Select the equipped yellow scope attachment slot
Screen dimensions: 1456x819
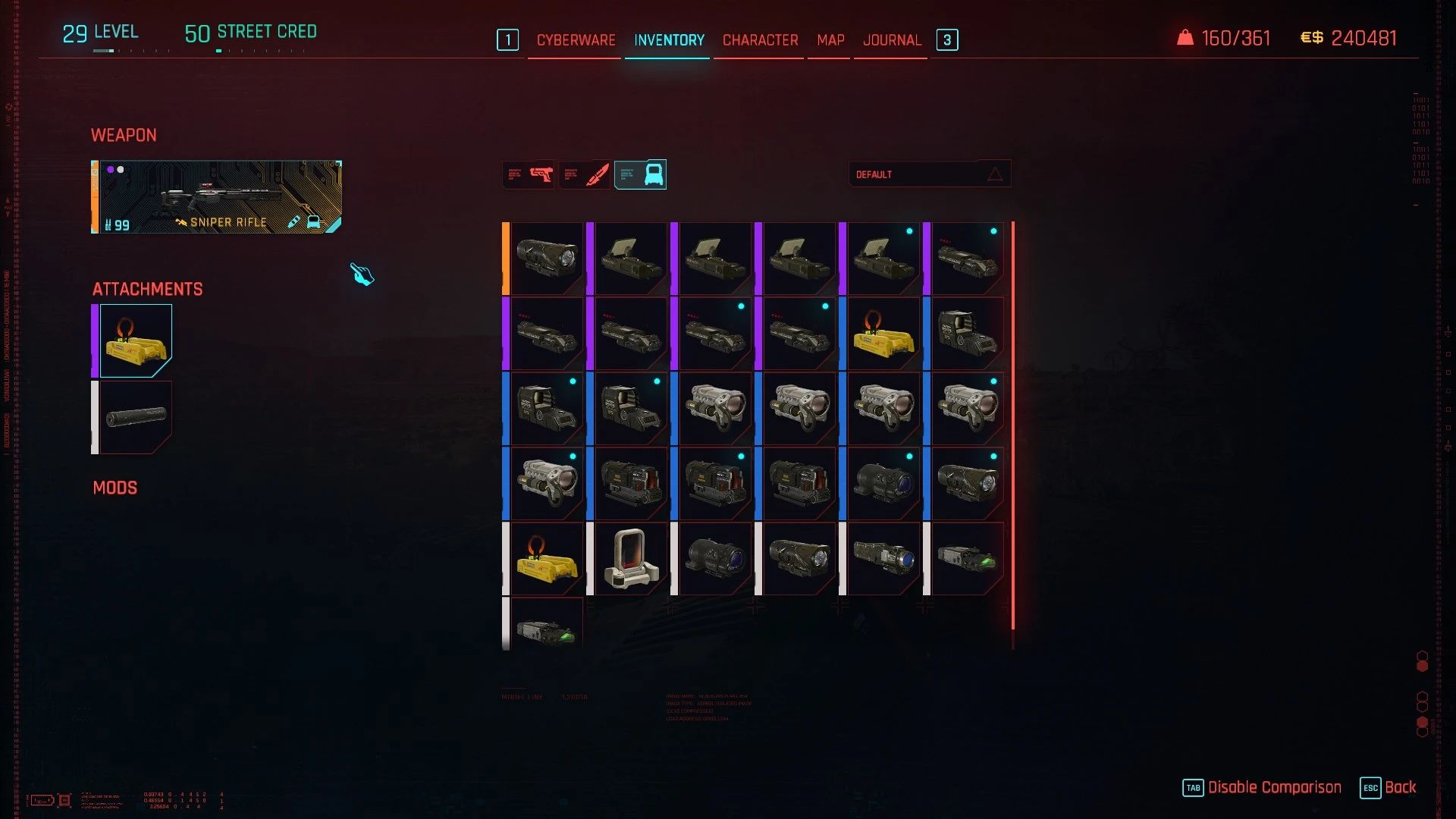136,339
